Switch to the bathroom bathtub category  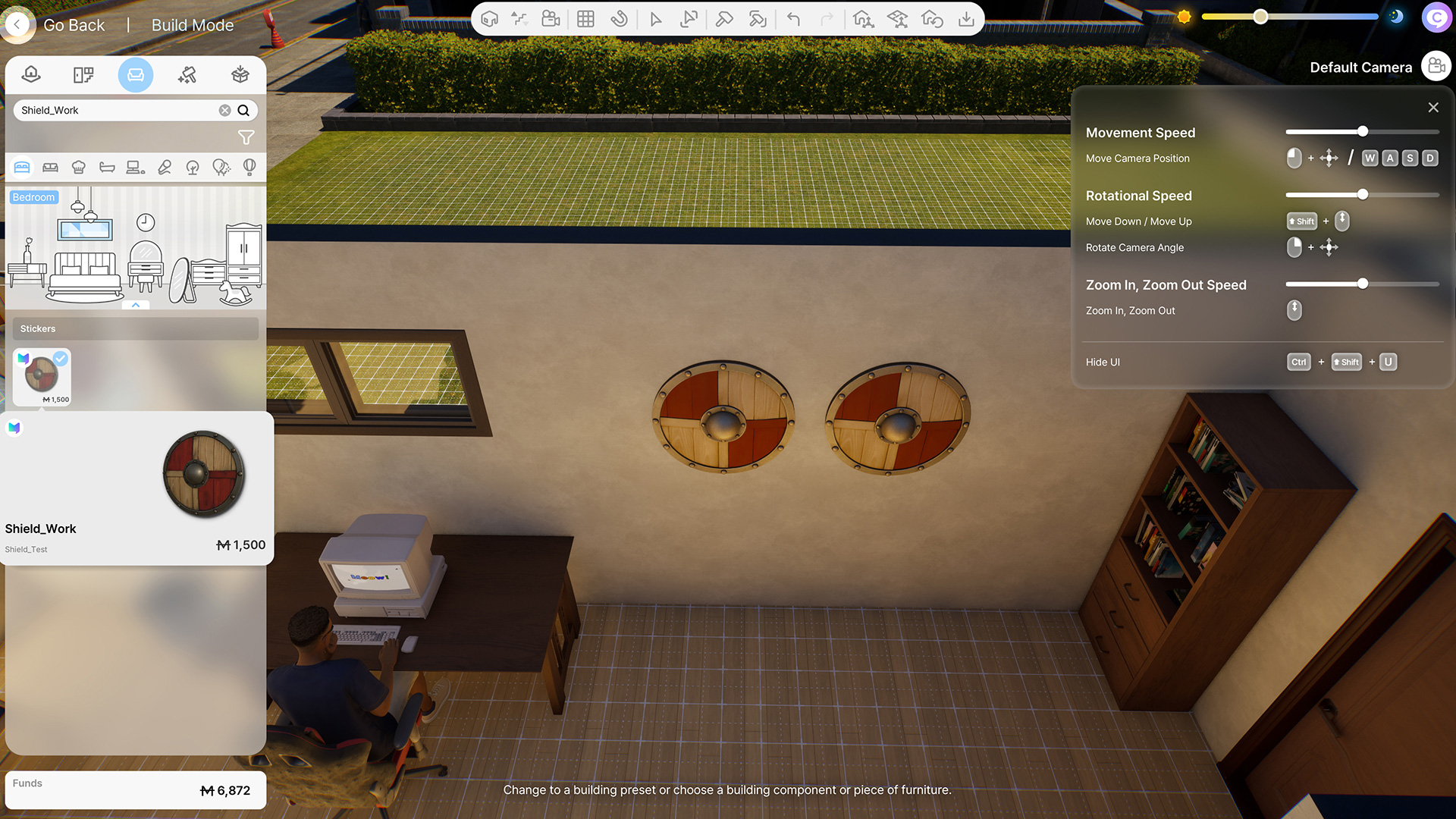[107, 168]
